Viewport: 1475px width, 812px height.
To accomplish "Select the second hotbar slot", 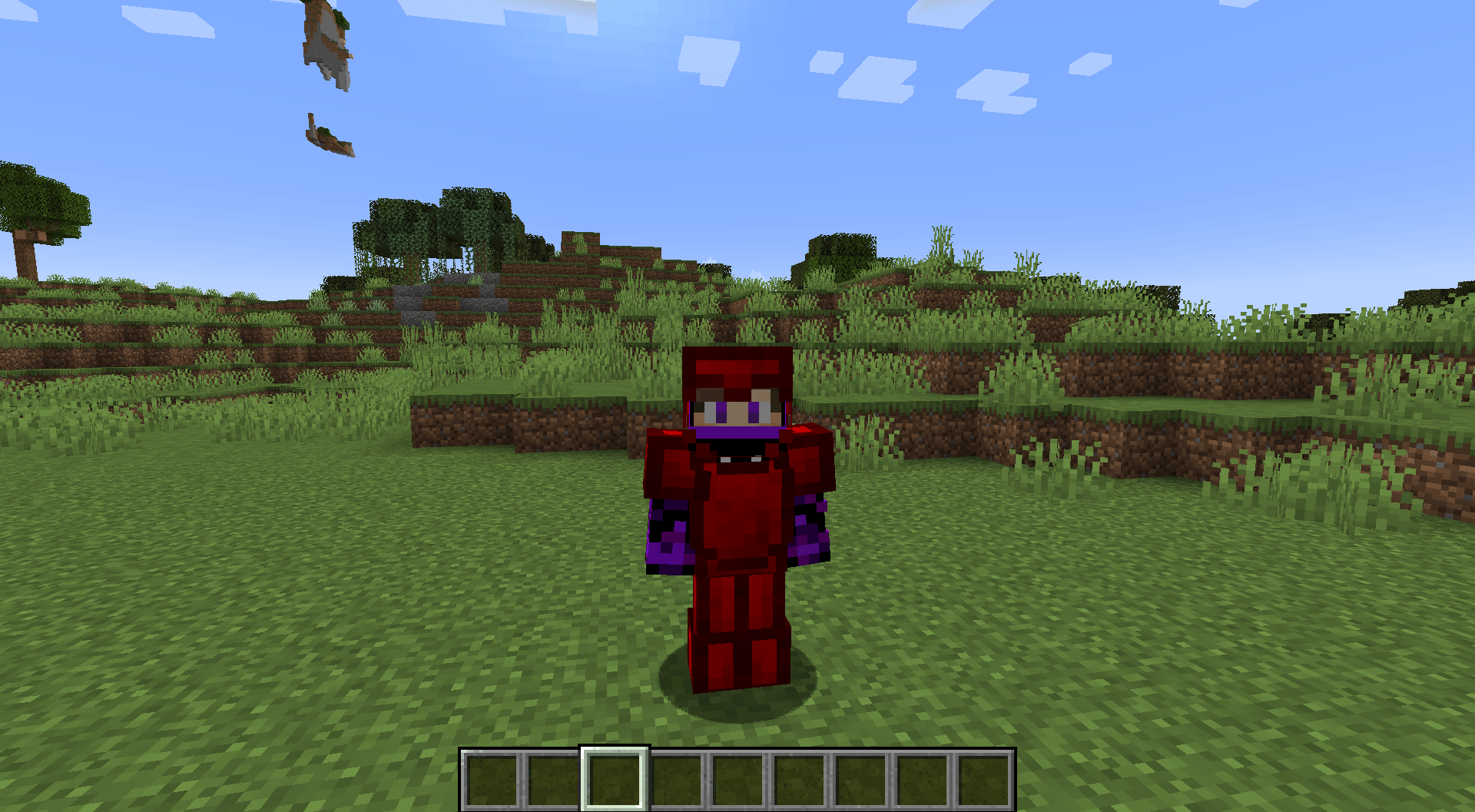I will 554,778.
